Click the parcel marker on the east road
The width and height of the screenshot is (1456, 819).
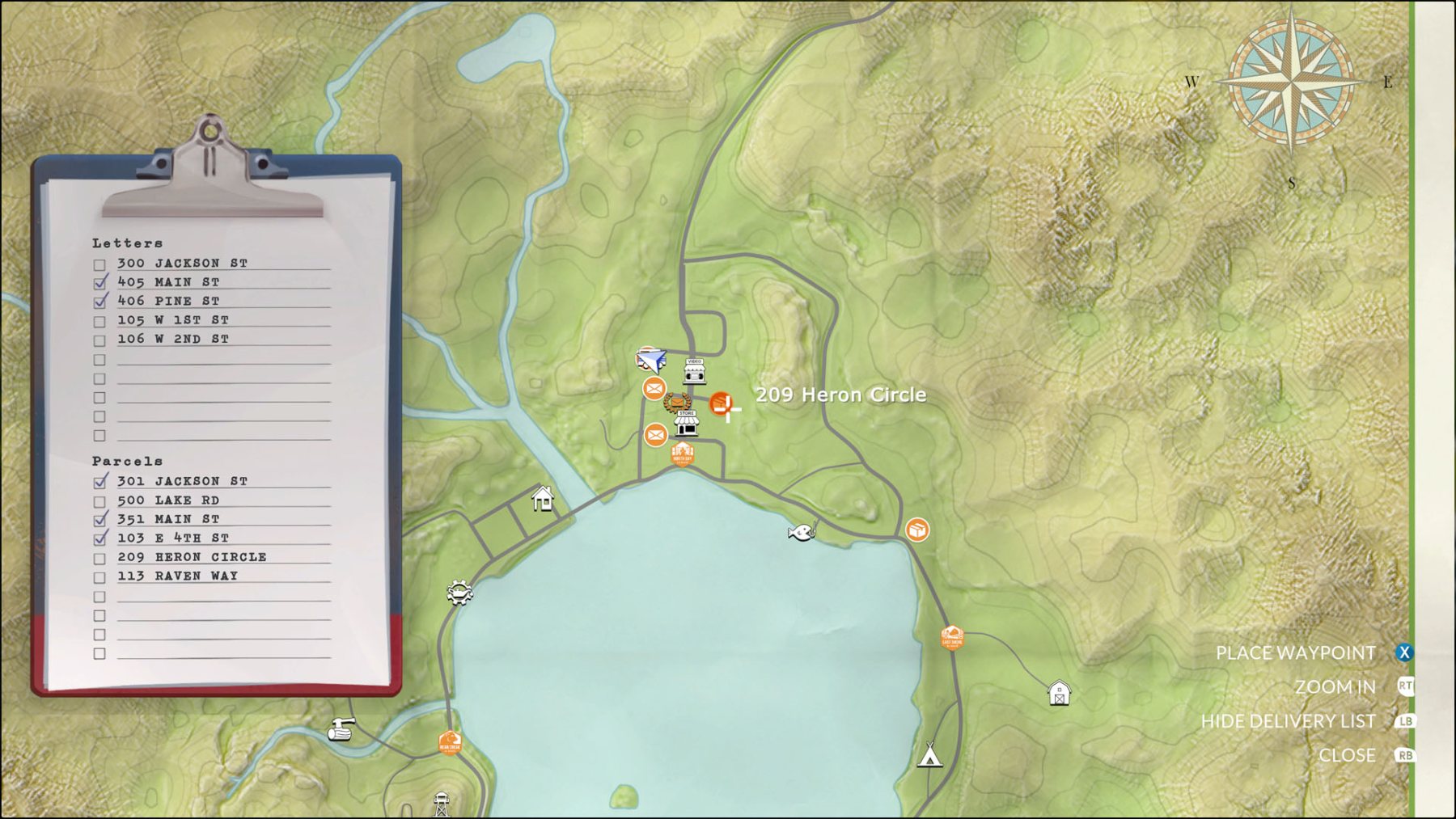(916, 530)
